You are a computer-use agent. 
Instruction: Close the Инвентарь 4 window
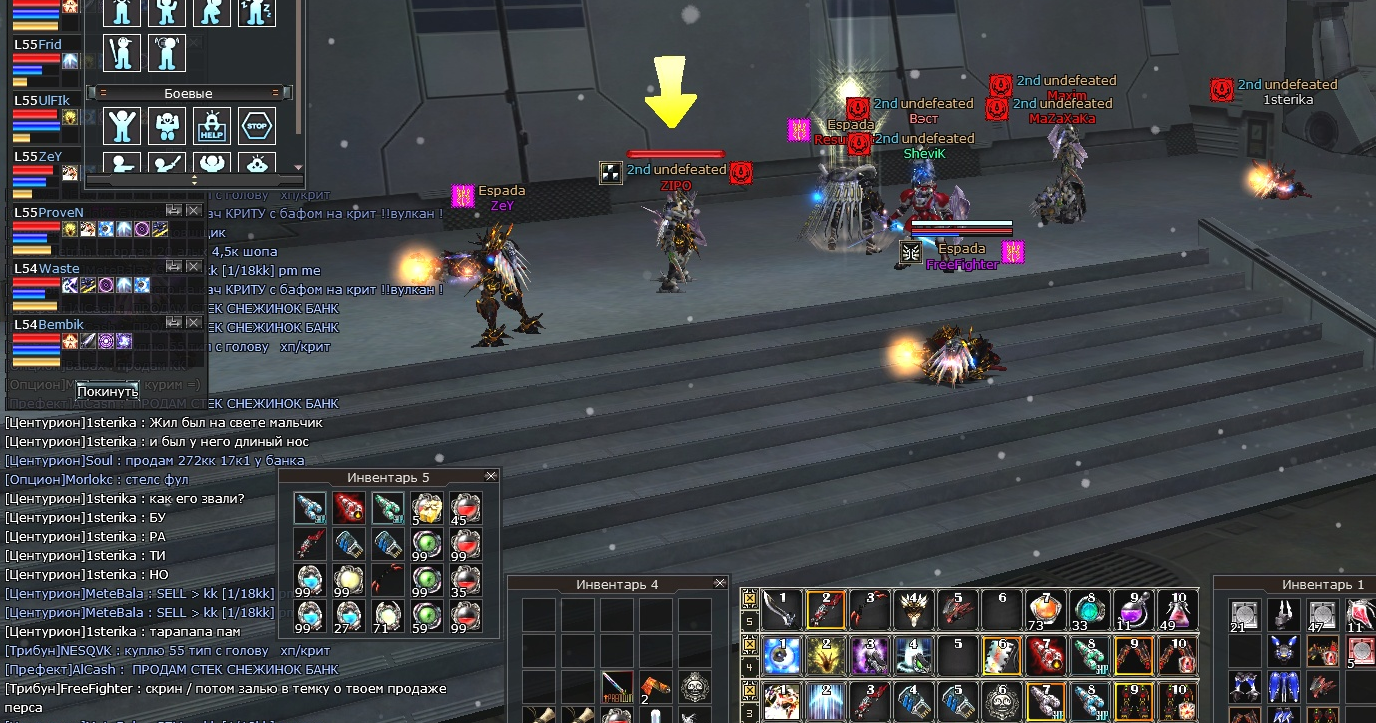click(719, 583)
